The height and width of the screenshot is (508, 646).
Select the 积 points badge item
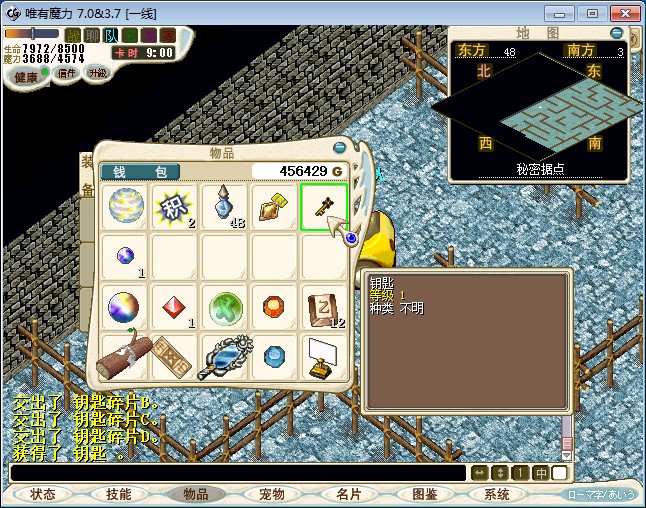175,207
